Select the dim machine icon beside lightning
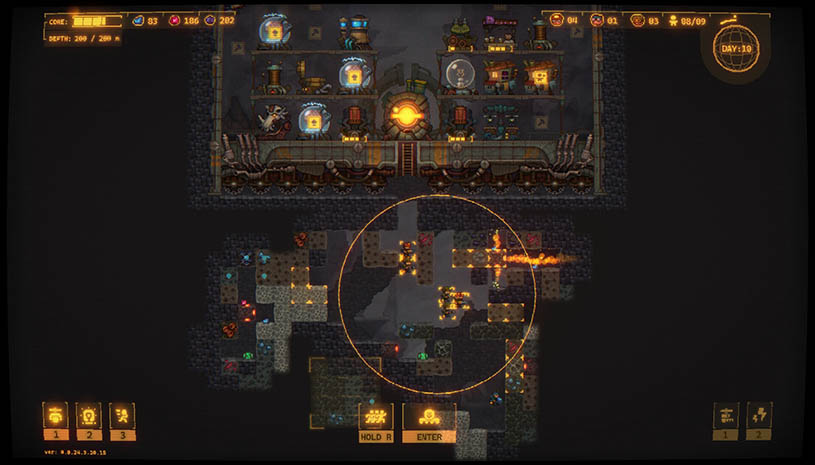This screenshot has width=815, height=465. [726, 415]
